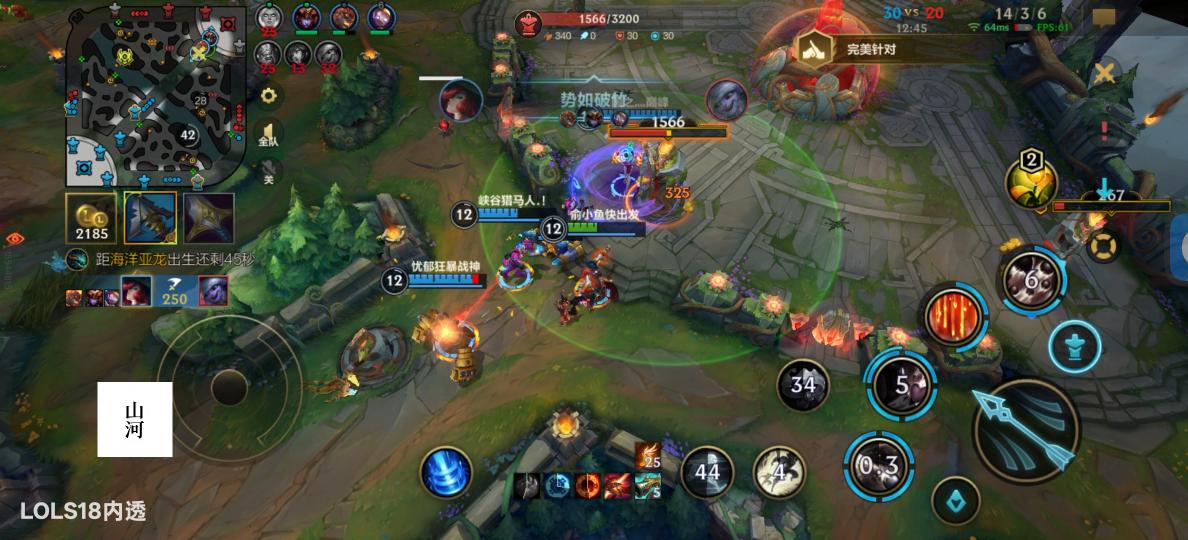Send the crossed swords attack ping
Screen dimensions: 1188x540
(1104, 73)
